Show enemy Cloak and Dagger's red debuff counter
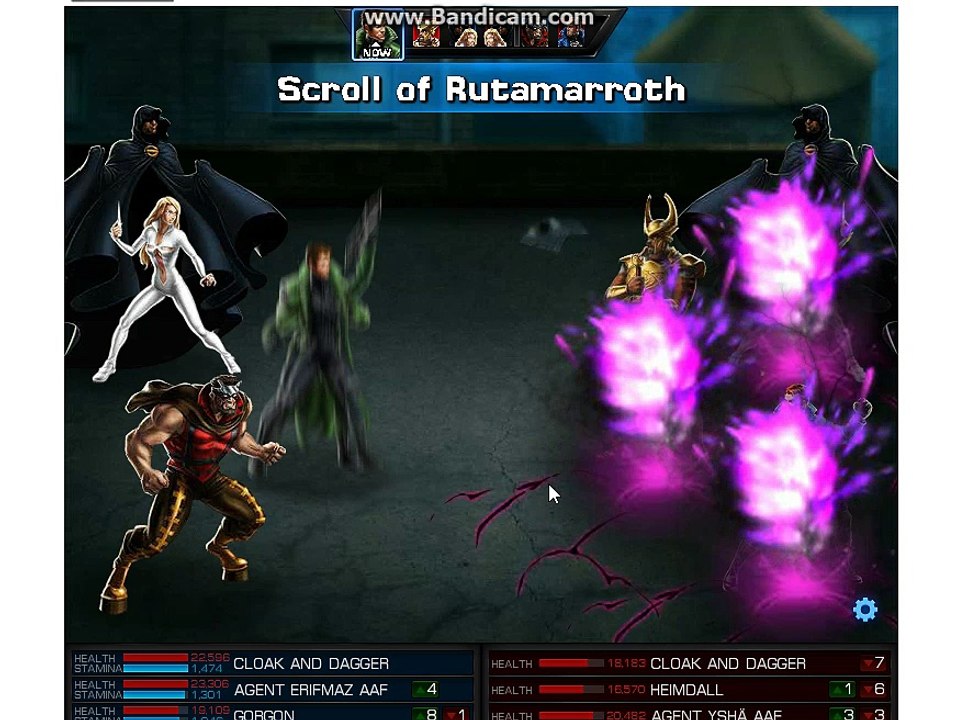Image resolution: width=957 pixels, height=720 pixels. [873, 664]
